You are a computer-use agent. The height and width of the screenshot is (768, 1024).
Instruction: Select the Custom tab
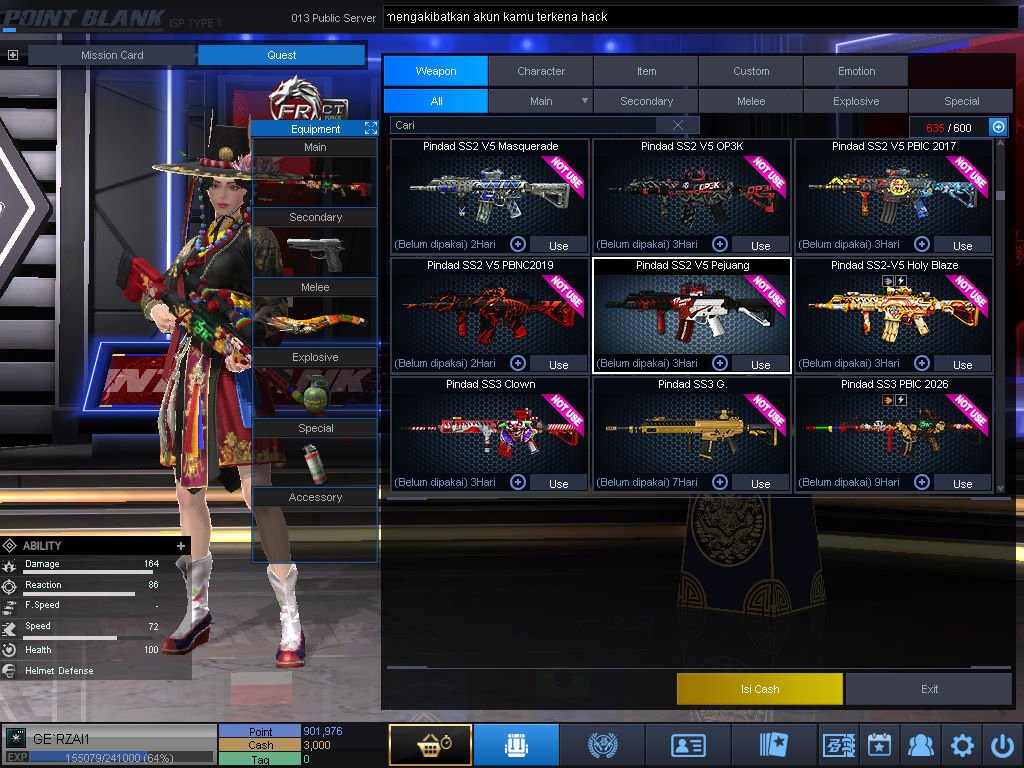coord(751,71)
